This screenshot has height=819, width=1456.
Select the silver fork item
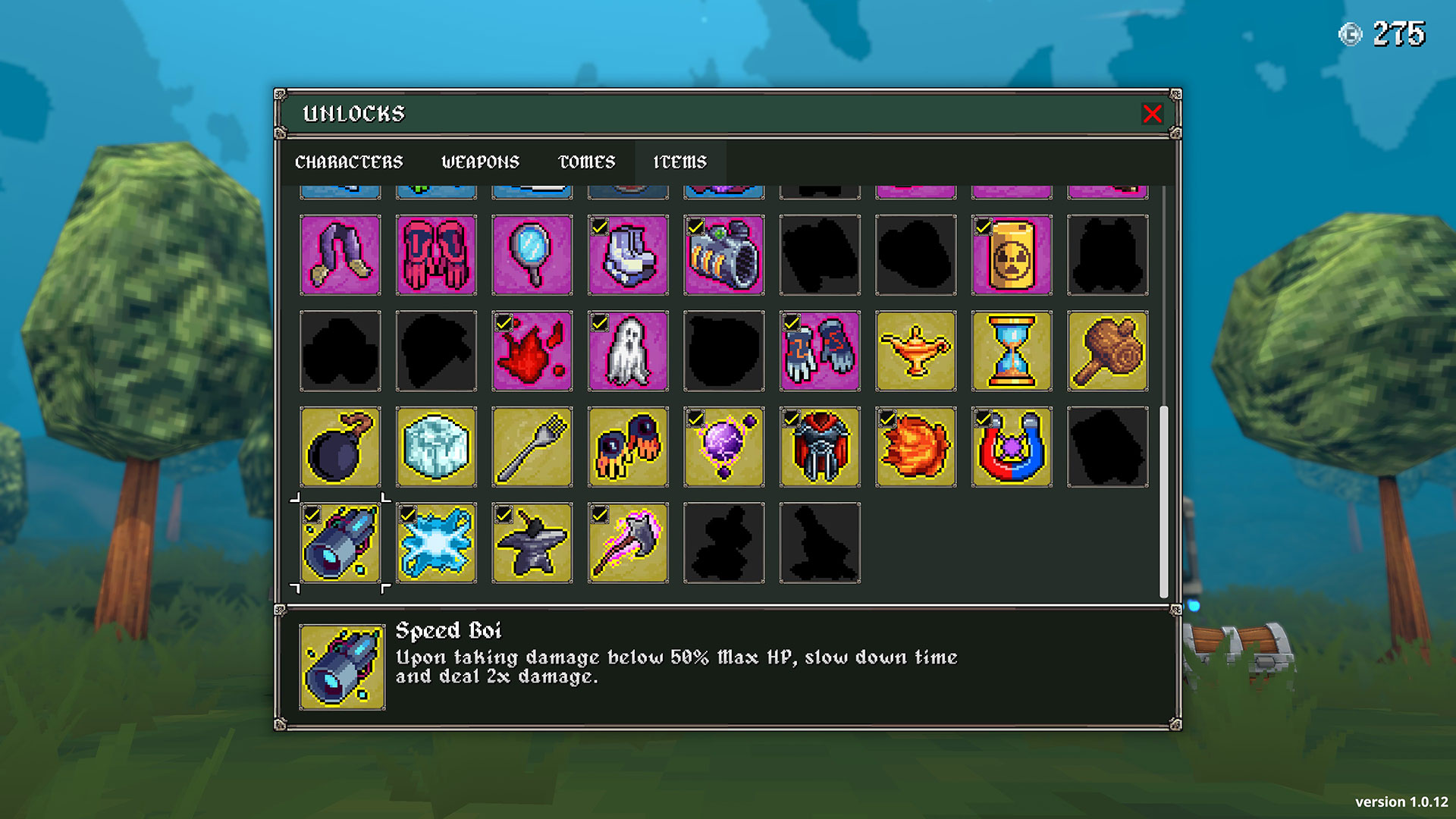point(532,447)
